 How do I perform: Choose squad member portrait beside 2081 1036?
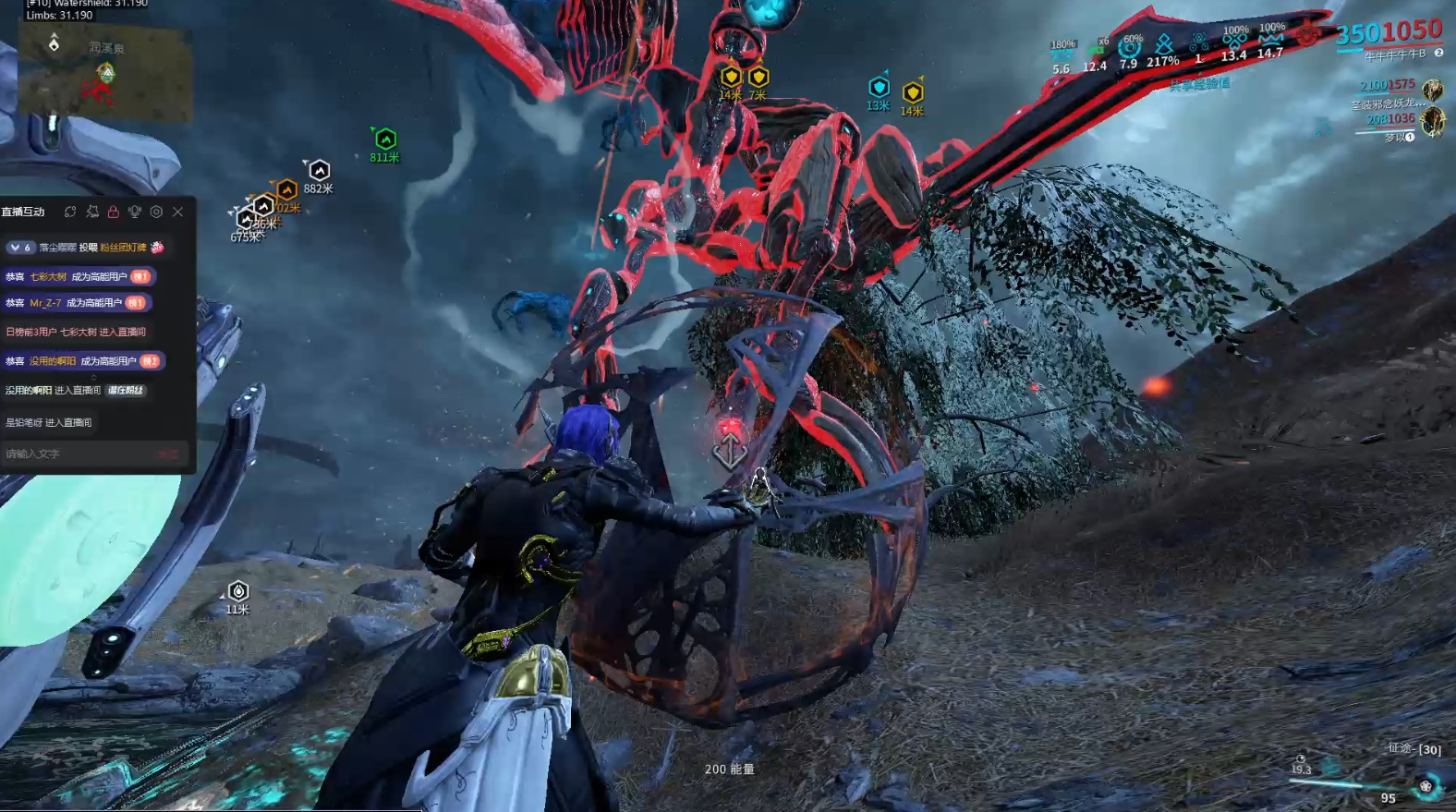(1432, 121)
